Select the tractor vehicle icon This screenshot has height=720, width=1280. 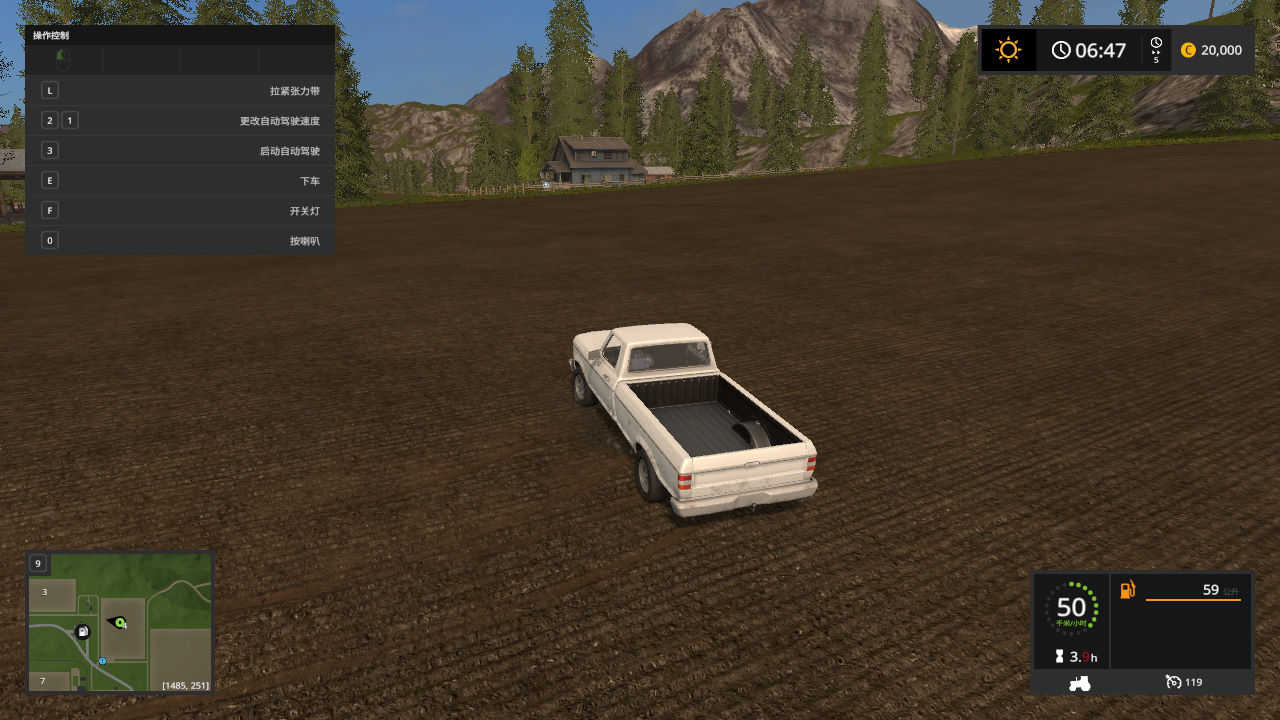(x=1079, y=683)
